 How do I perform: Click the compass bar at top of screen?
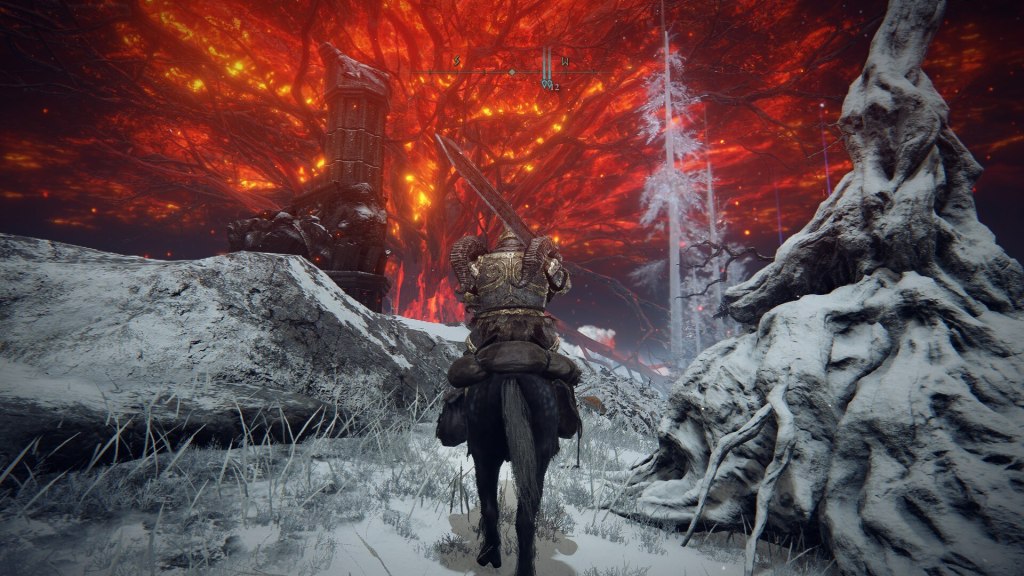click(x=511, y=71)
